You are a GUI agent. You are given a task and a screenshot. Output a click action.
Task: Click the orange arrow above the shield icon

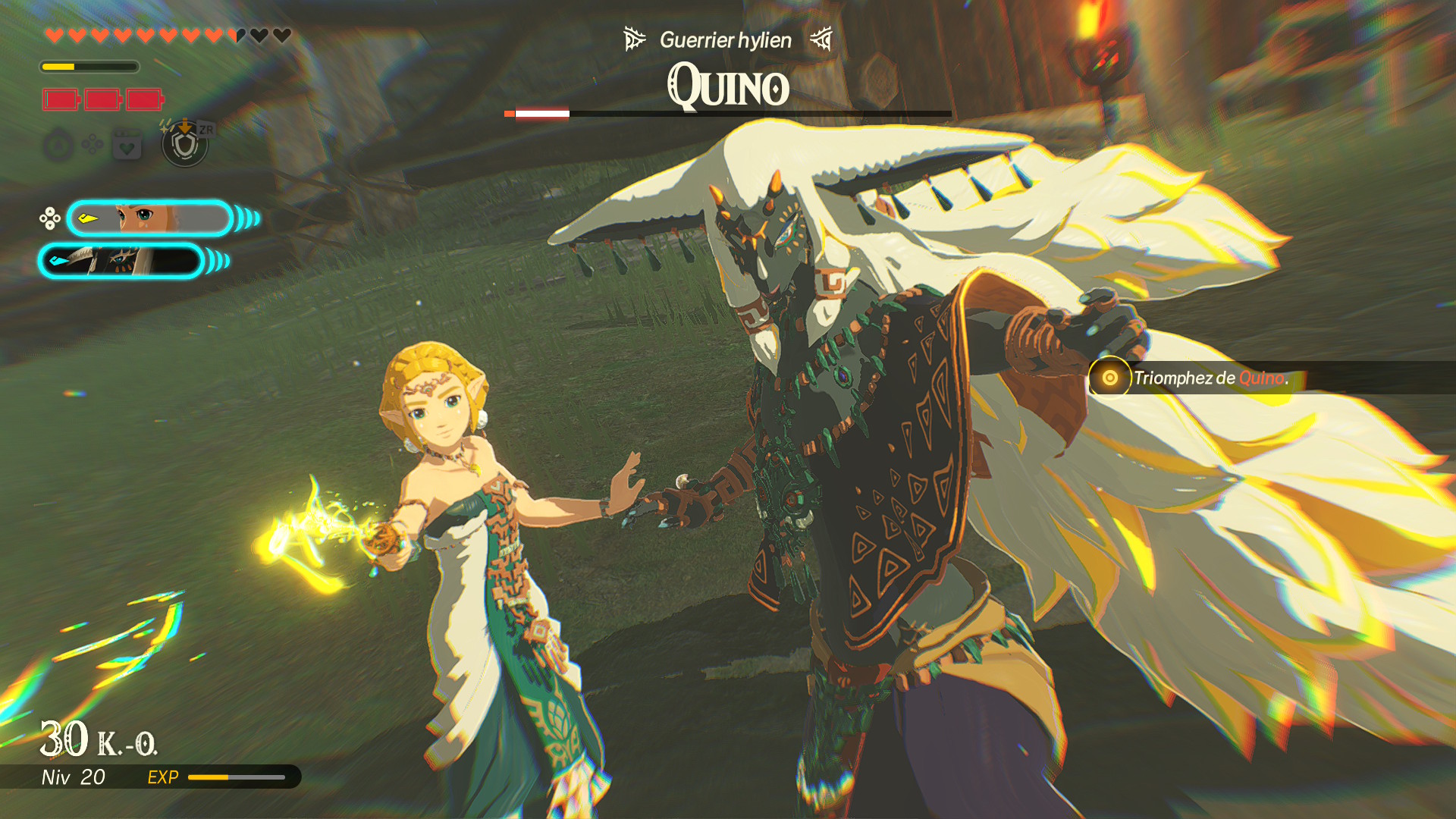point(184,127)
